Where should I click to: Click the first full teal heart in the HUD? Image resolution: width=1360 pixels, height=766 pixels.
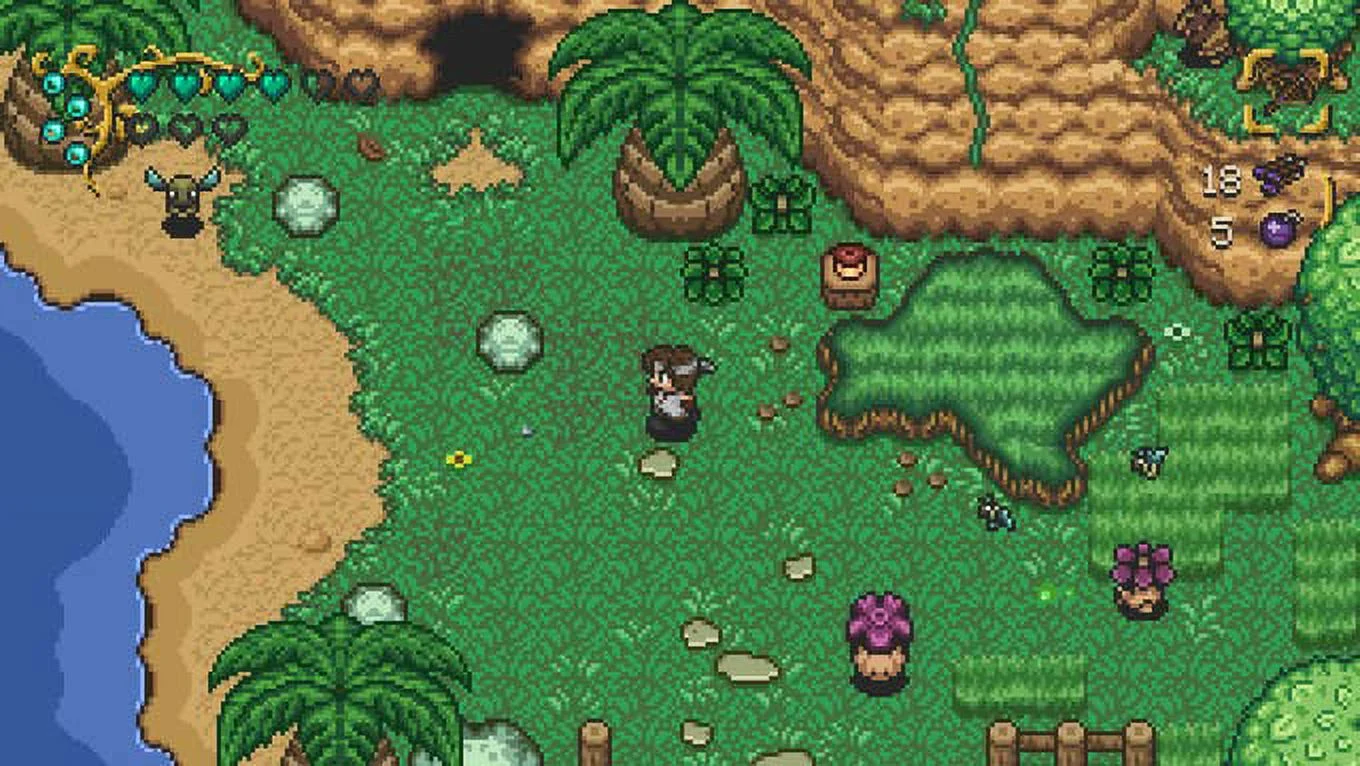142,85
